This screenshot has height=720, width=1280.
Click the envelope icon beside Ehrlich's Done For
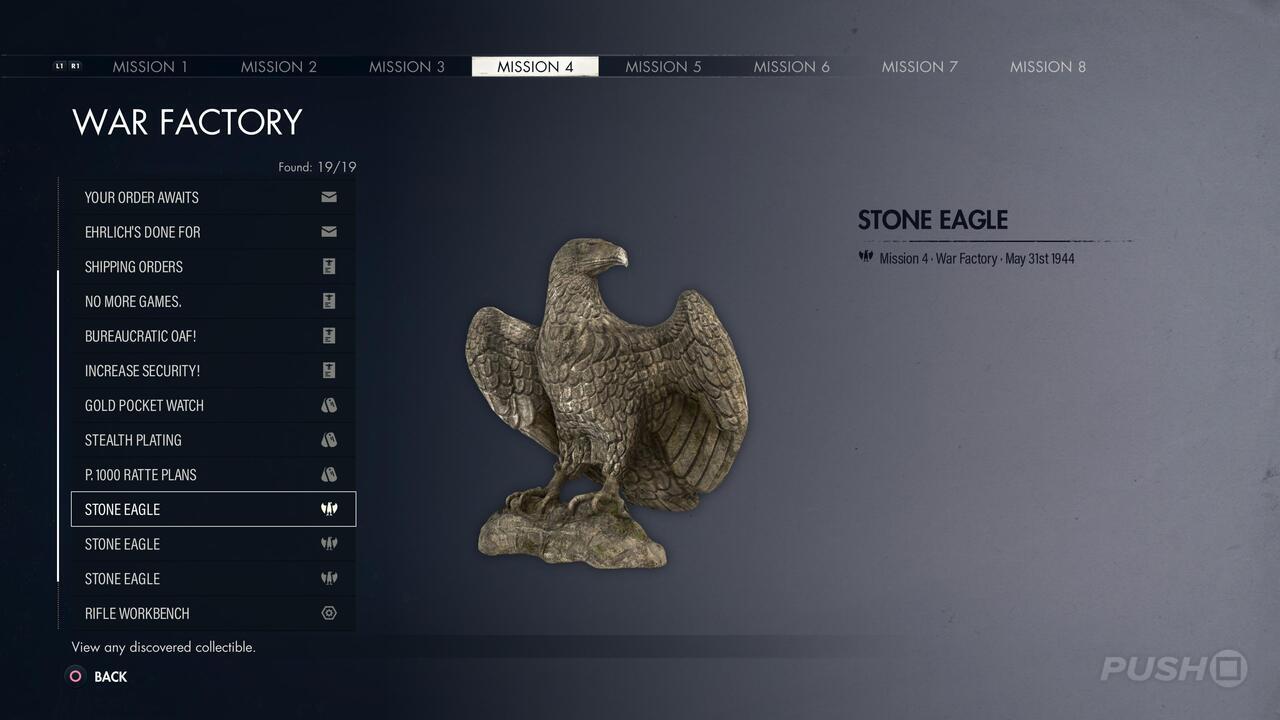point(329,231)
